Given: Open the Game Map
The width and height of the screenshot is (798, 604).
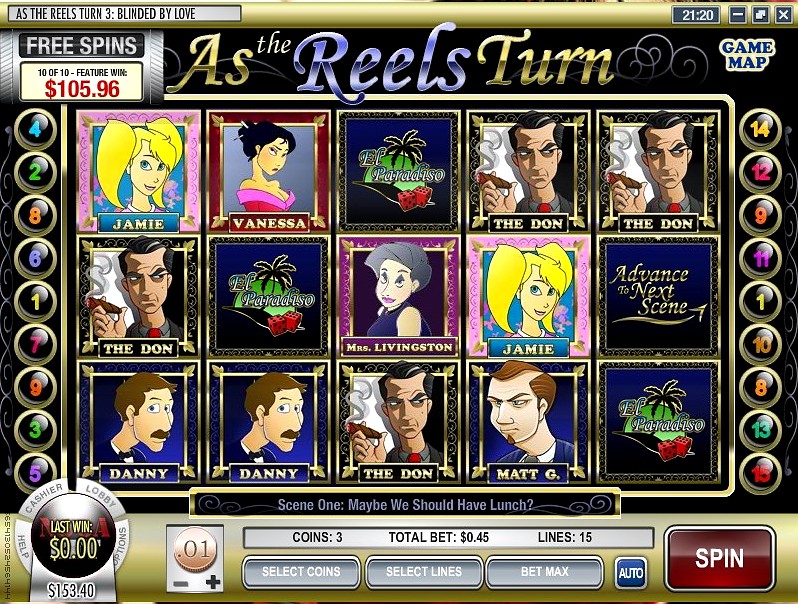Looking at the screenshot, I should tap(747, 54).
